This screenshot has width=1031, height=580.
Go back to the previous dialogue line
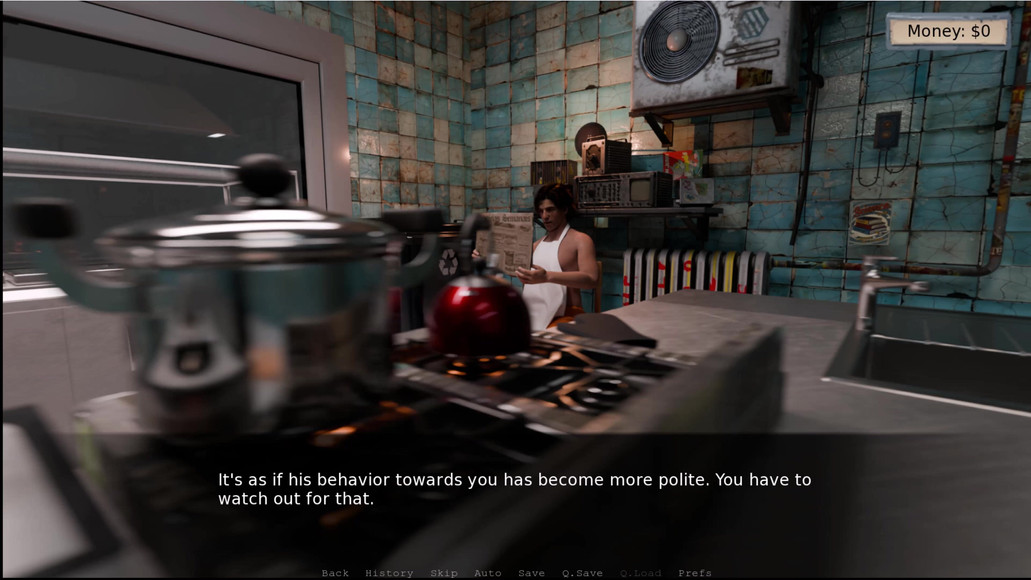[x=335, y=573]
